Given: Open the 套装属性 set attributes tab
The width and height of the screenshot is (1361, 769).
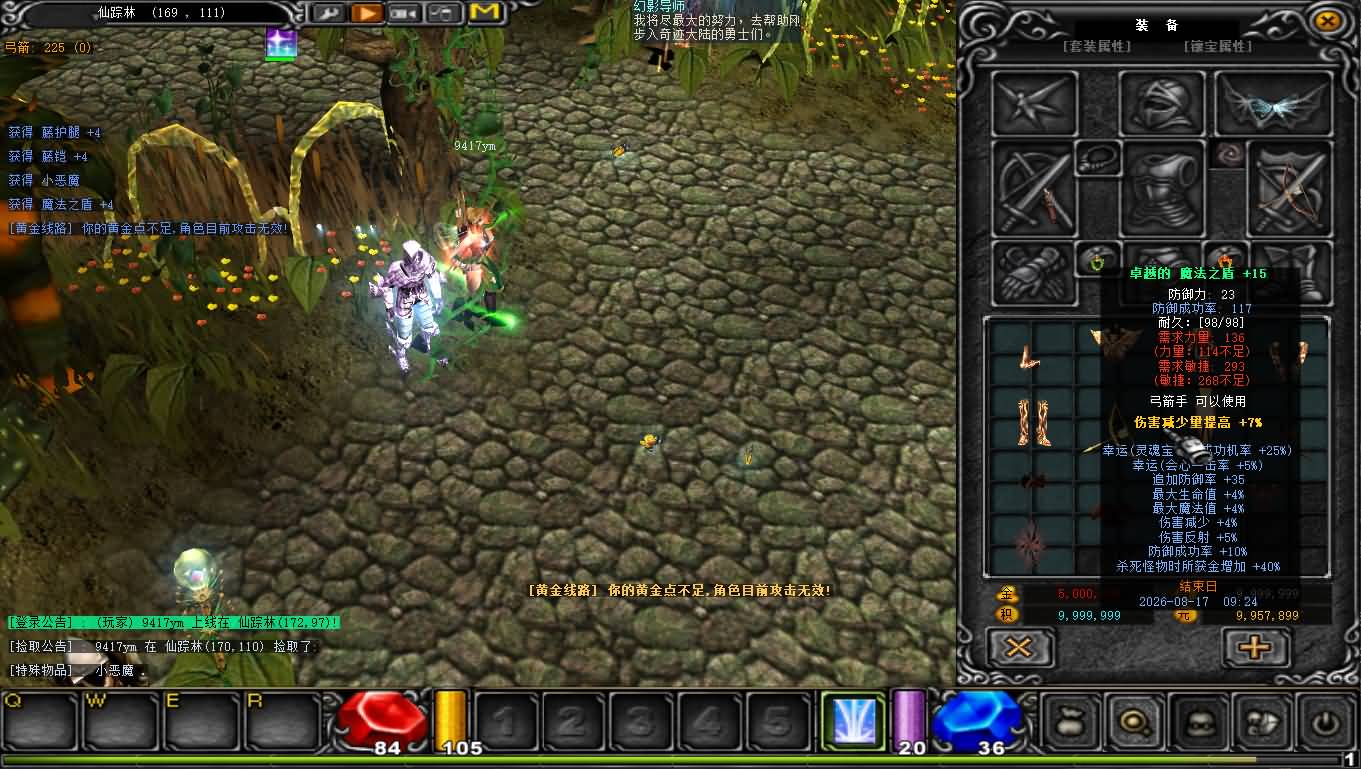Looking at the screenshot, I should (x=1096, y=46).
